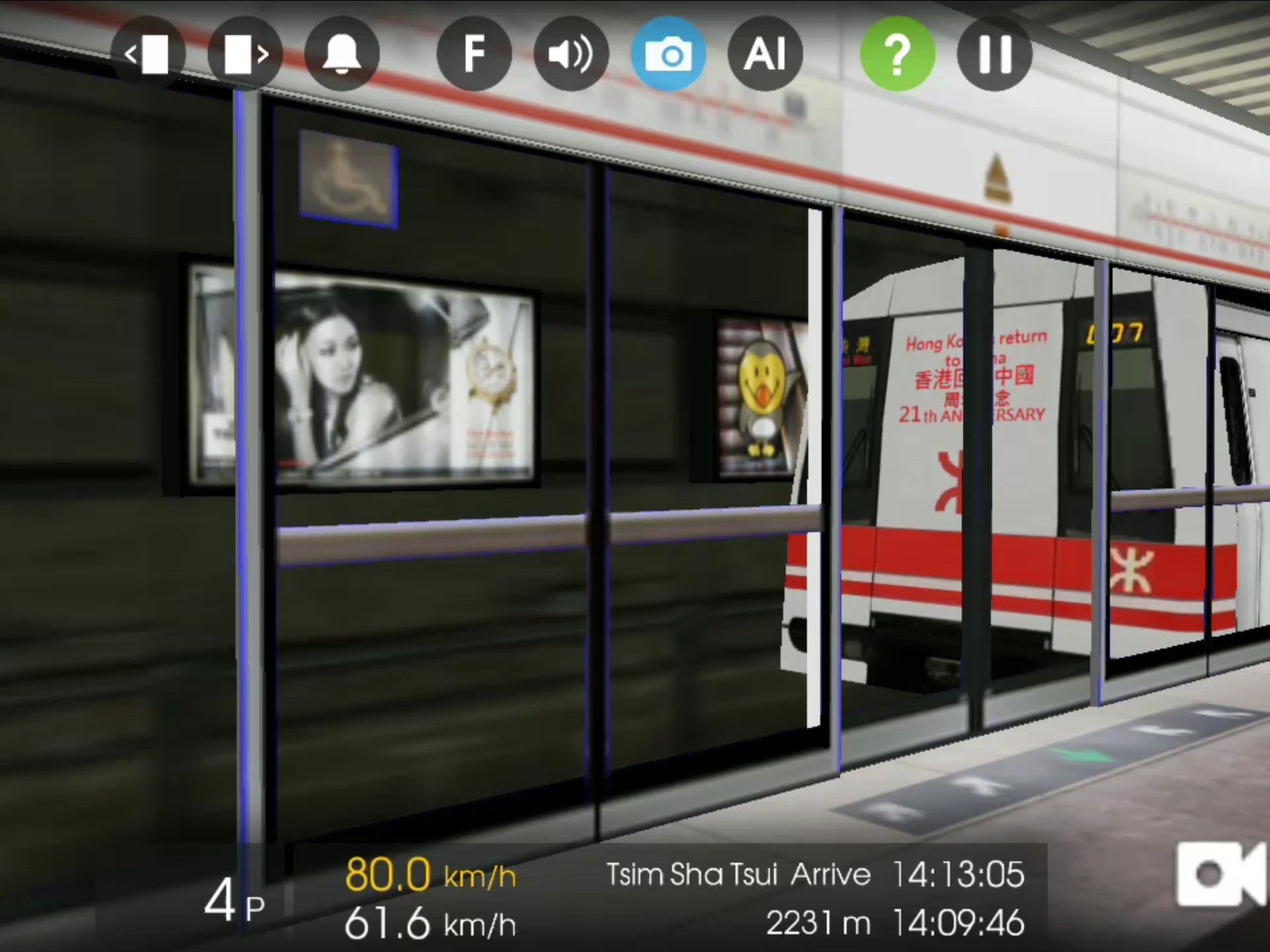This screenshot has width=1270, height=952.
Task: Switch view with the camera button
Action: [668, 54]
